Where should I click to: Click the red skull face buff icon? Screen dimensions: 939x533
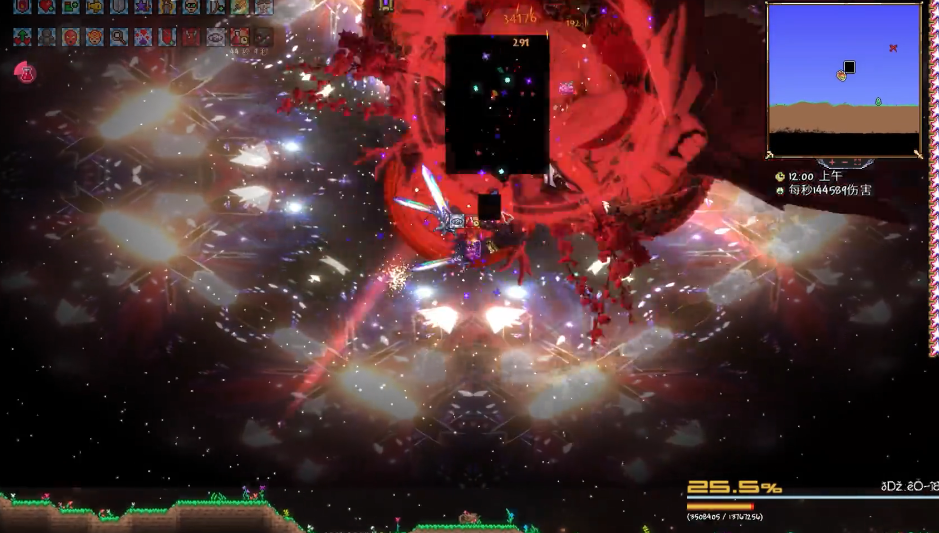point(70,37)
